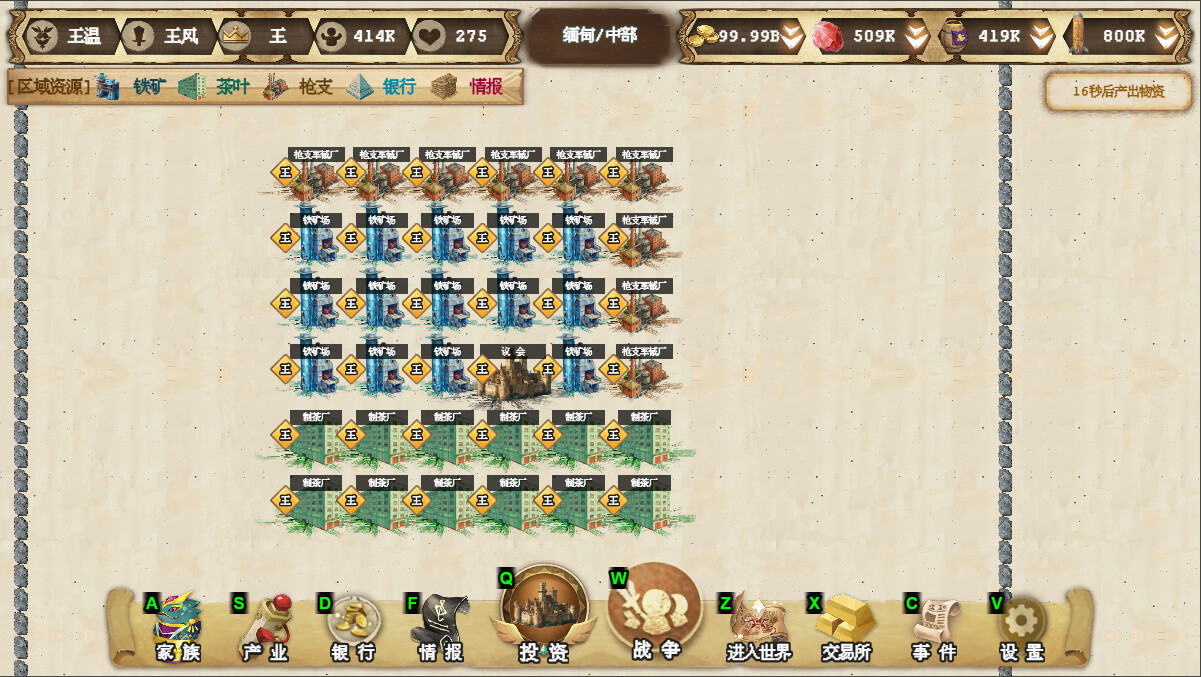Open the 产业 industry menu
Viewport: 1201px width, 677px height.
(x=265, y=628)
